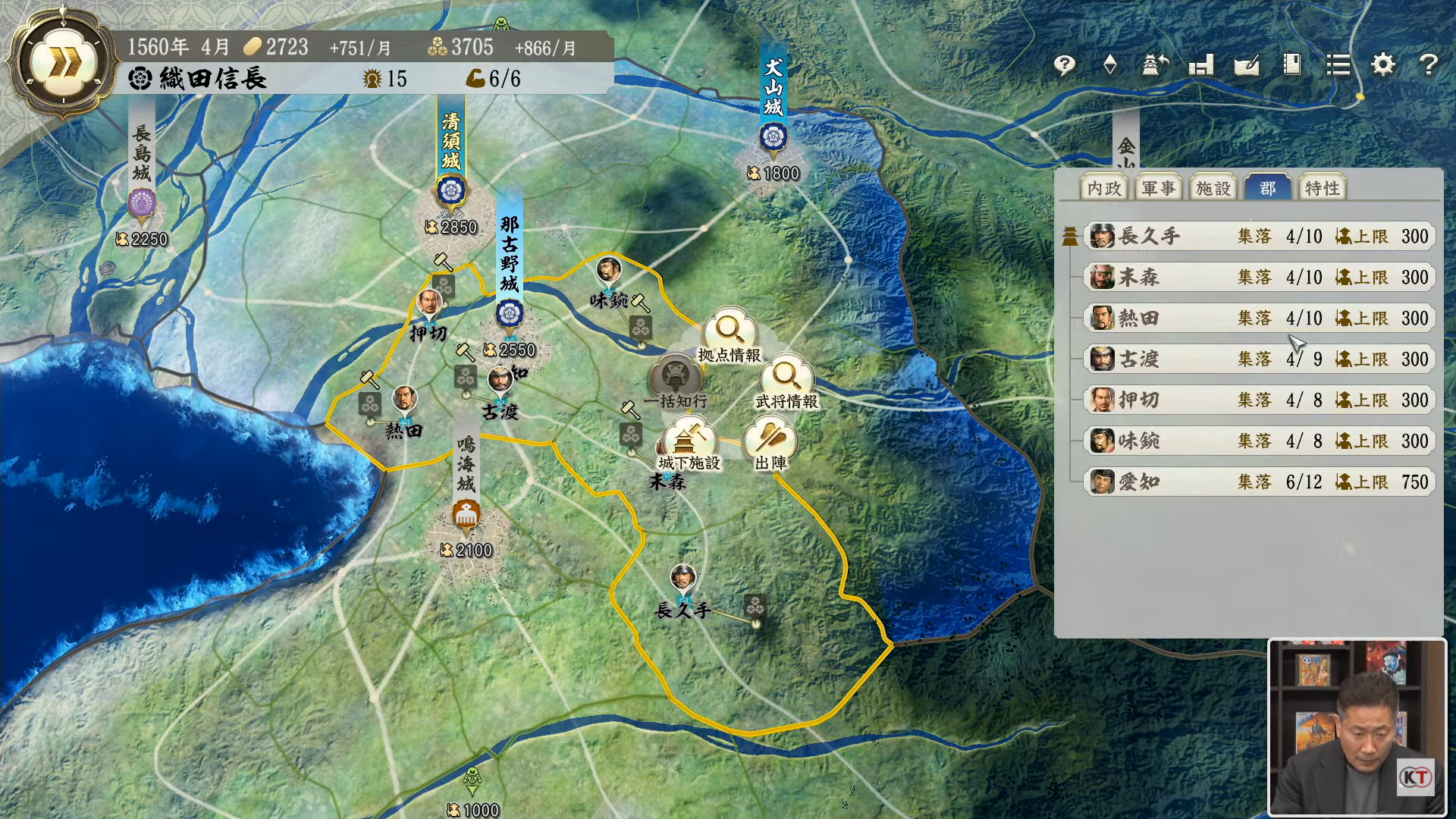Open 武将情報 officer info
1456x819 pixels.
tap(786, 378)
